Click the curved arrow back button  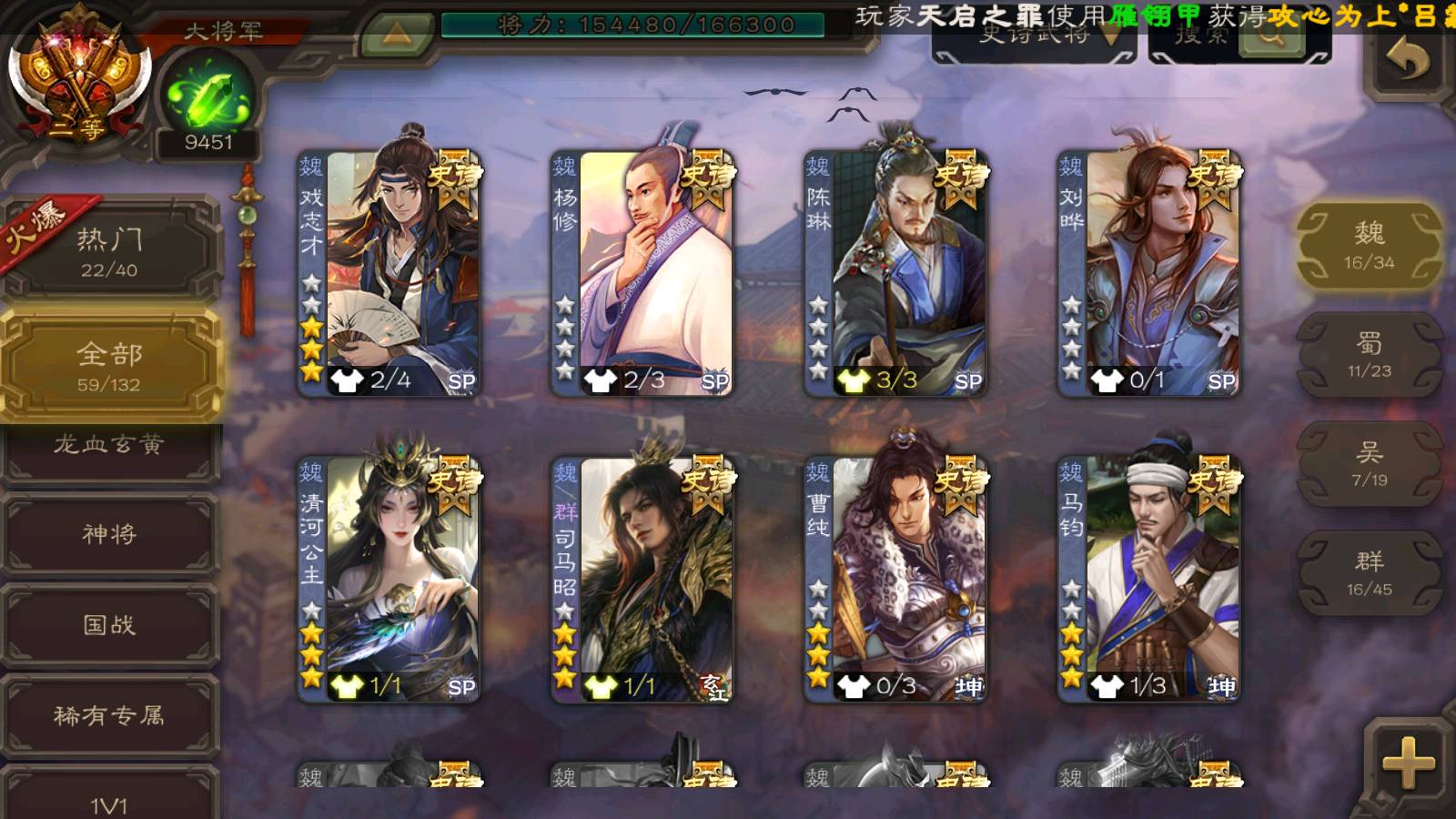[x=1407, y=61]
